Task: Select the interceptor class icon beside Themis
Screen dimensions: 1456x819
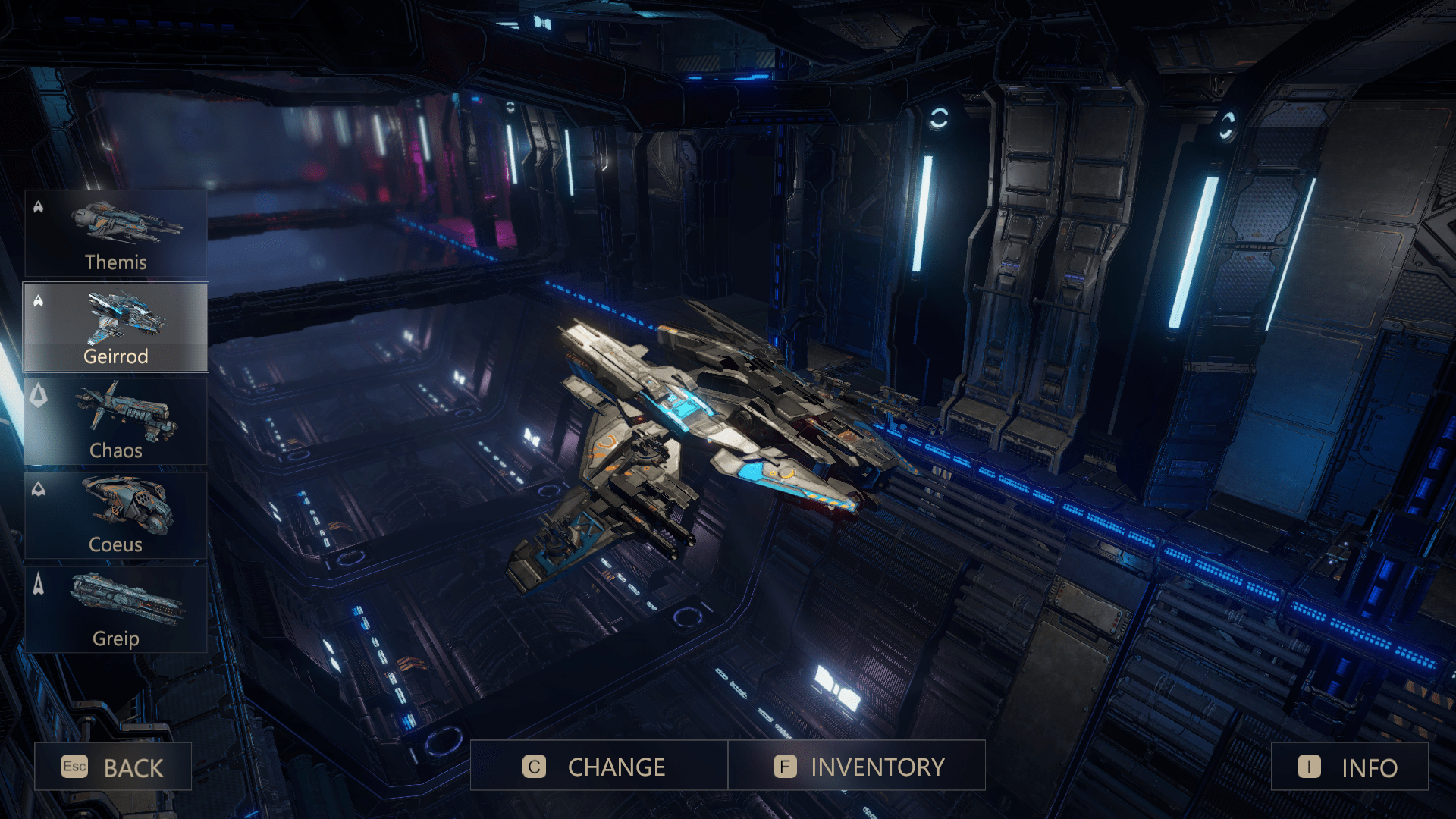Action: pos(36,205)
